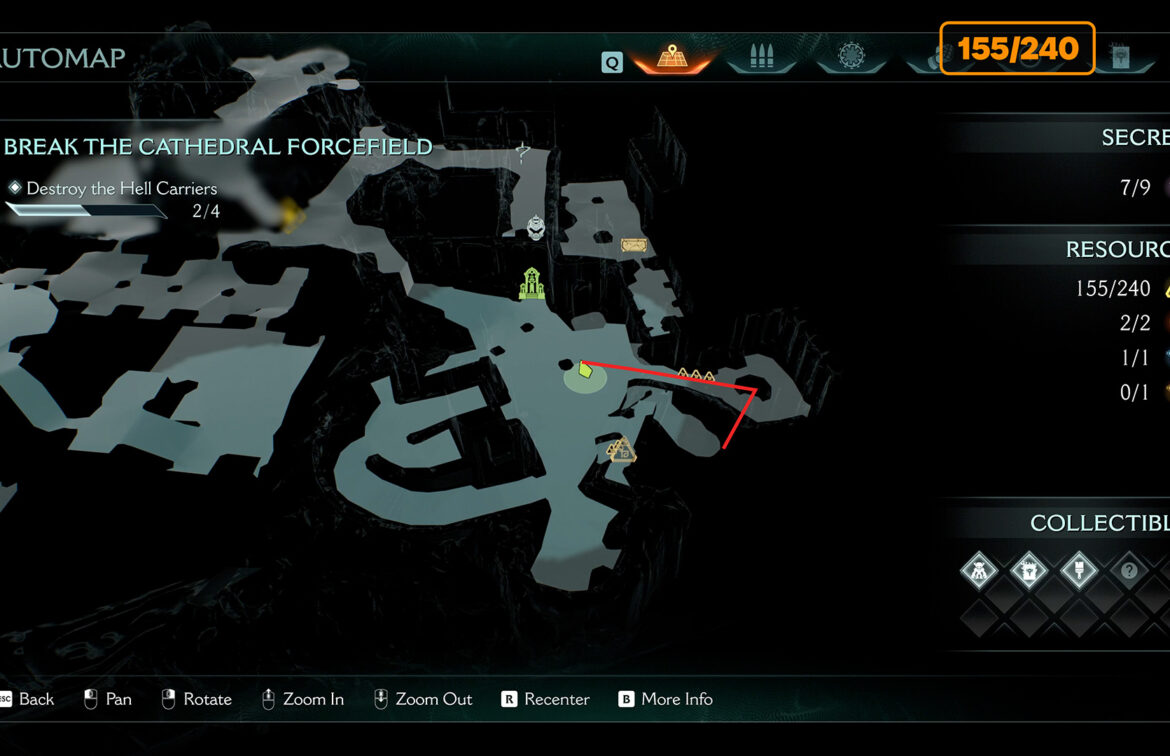Pick the row of three gold triangles
The height and width of the screenshot is (756, 1170).
696,376
